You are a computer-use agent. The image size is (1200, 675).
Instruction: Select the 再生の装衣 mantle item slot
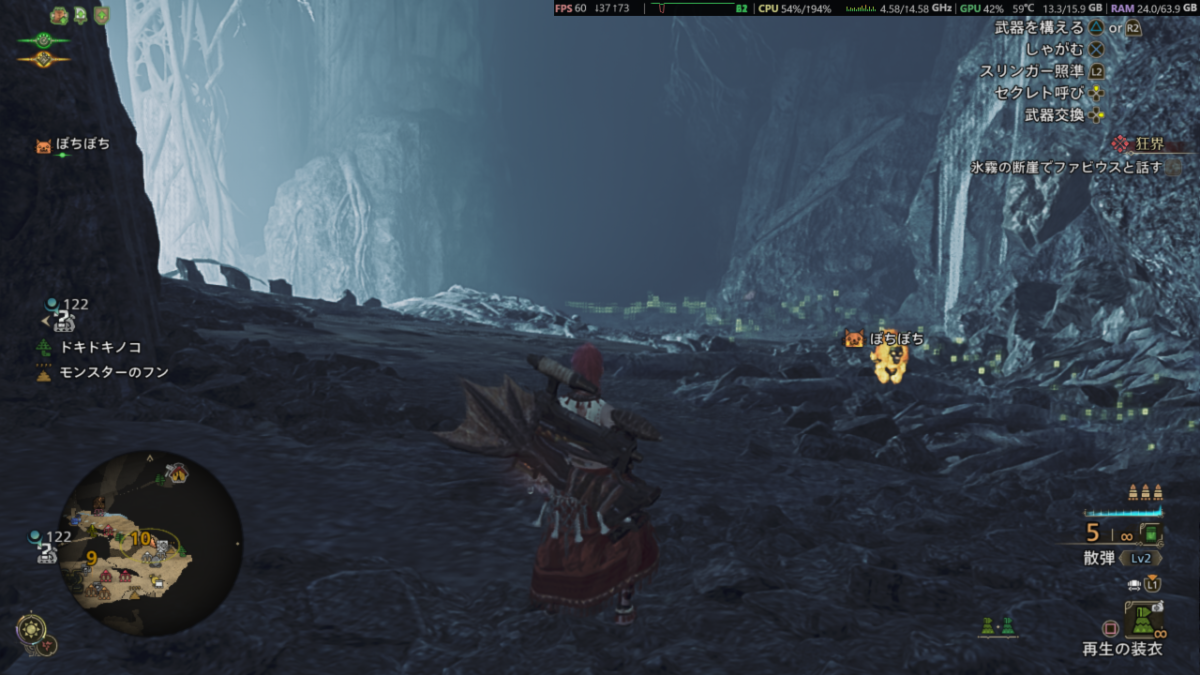1142,622
